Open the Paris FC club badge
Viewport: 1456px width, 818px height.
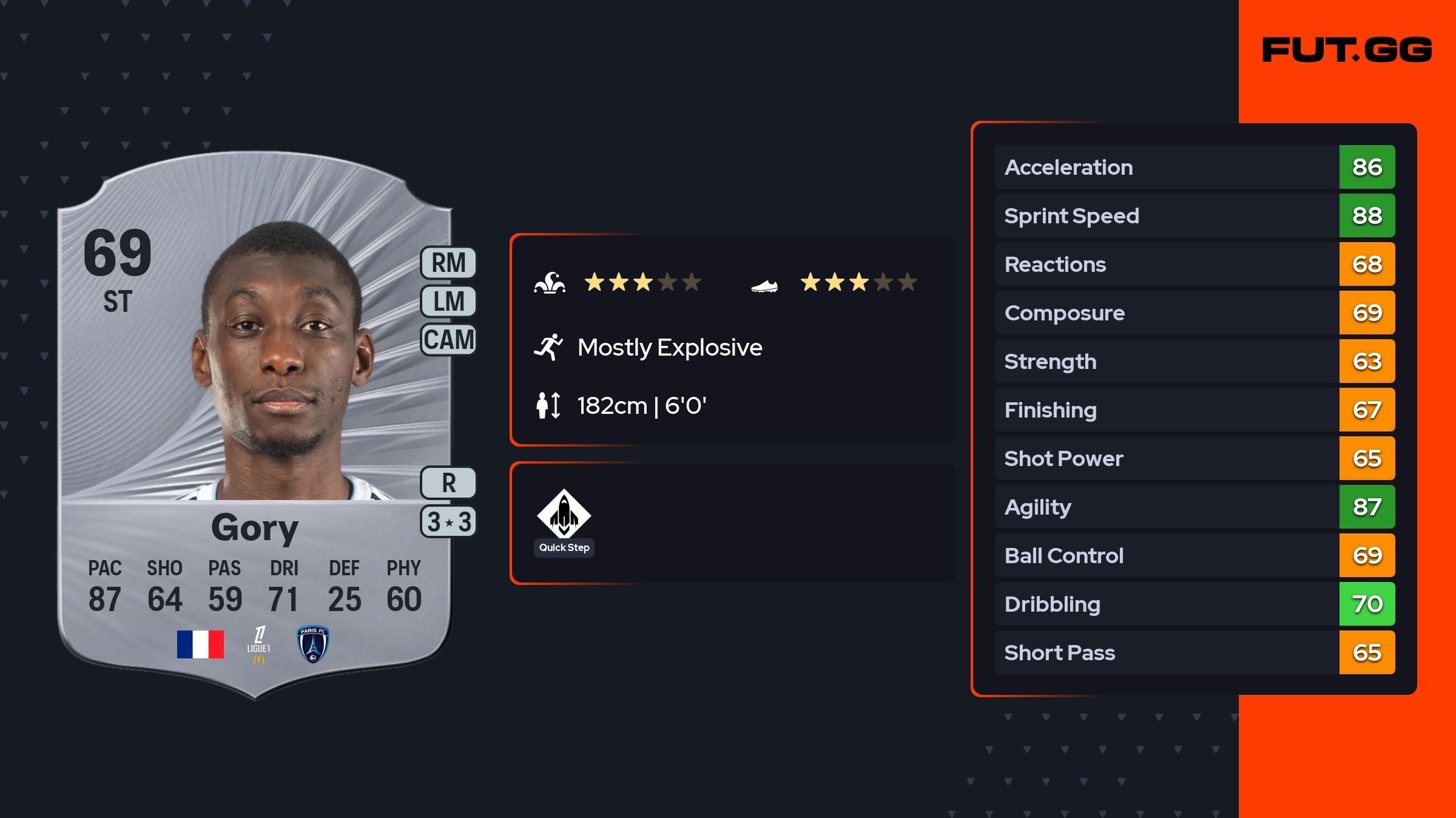tap(312, 644)
